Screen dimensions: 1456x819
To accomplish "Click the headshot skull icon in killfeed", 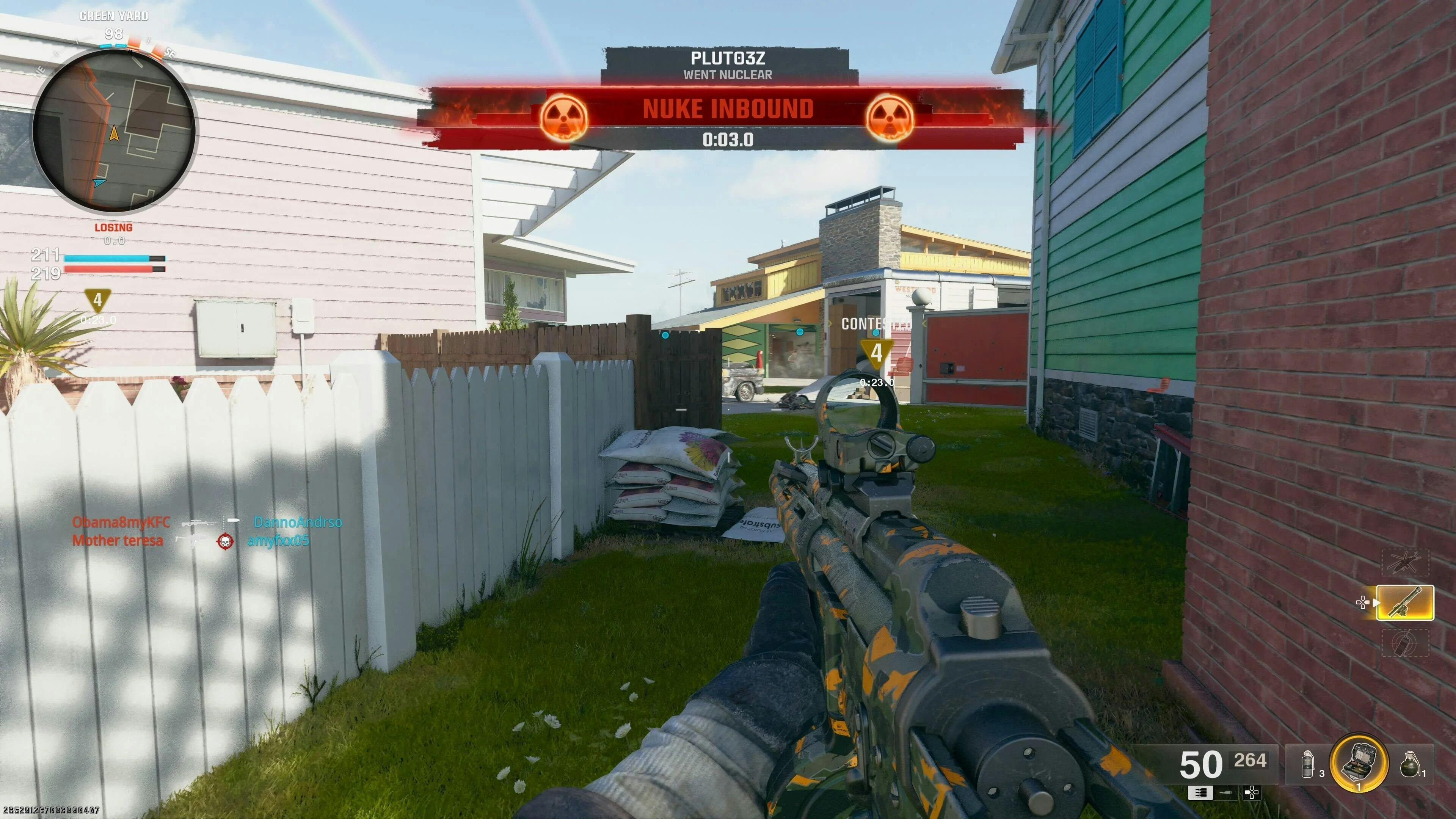I will (225, 541).
